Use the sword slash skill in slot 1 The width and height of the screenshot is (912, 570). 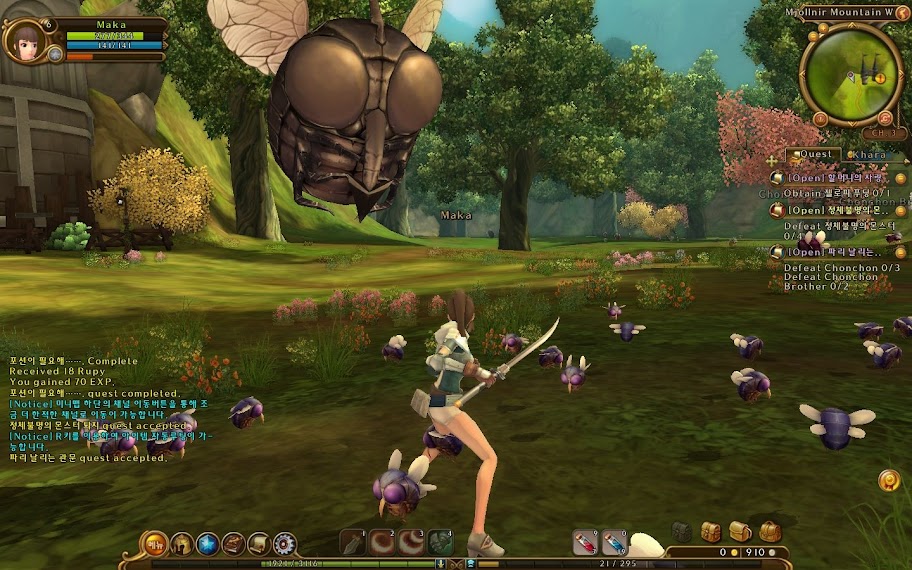click(x=353, y=543)
